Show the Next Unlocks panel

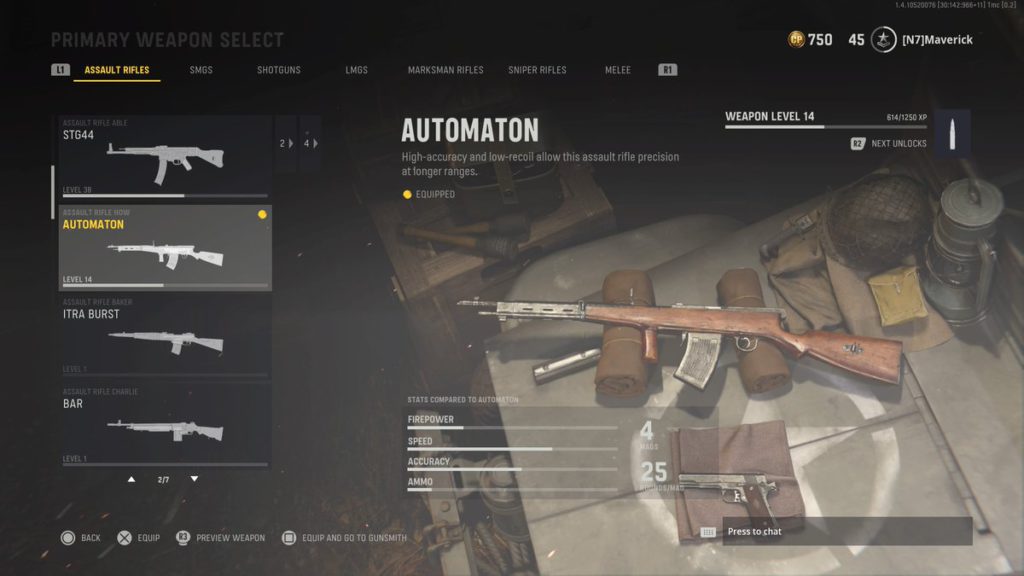889,144
